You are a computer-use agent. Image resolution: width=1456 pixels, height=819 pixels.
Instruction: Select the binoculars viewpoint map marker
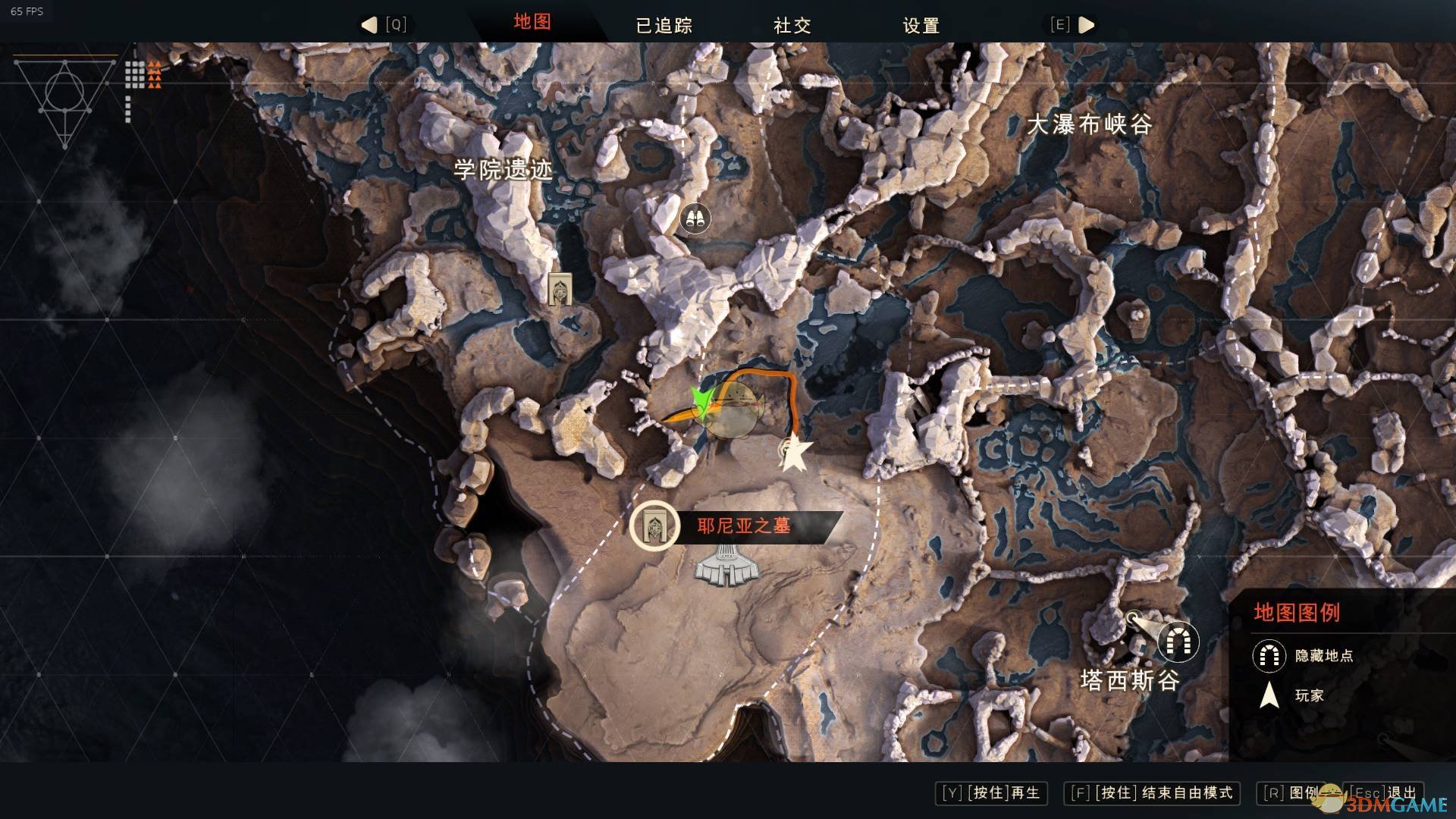[695, 218]
